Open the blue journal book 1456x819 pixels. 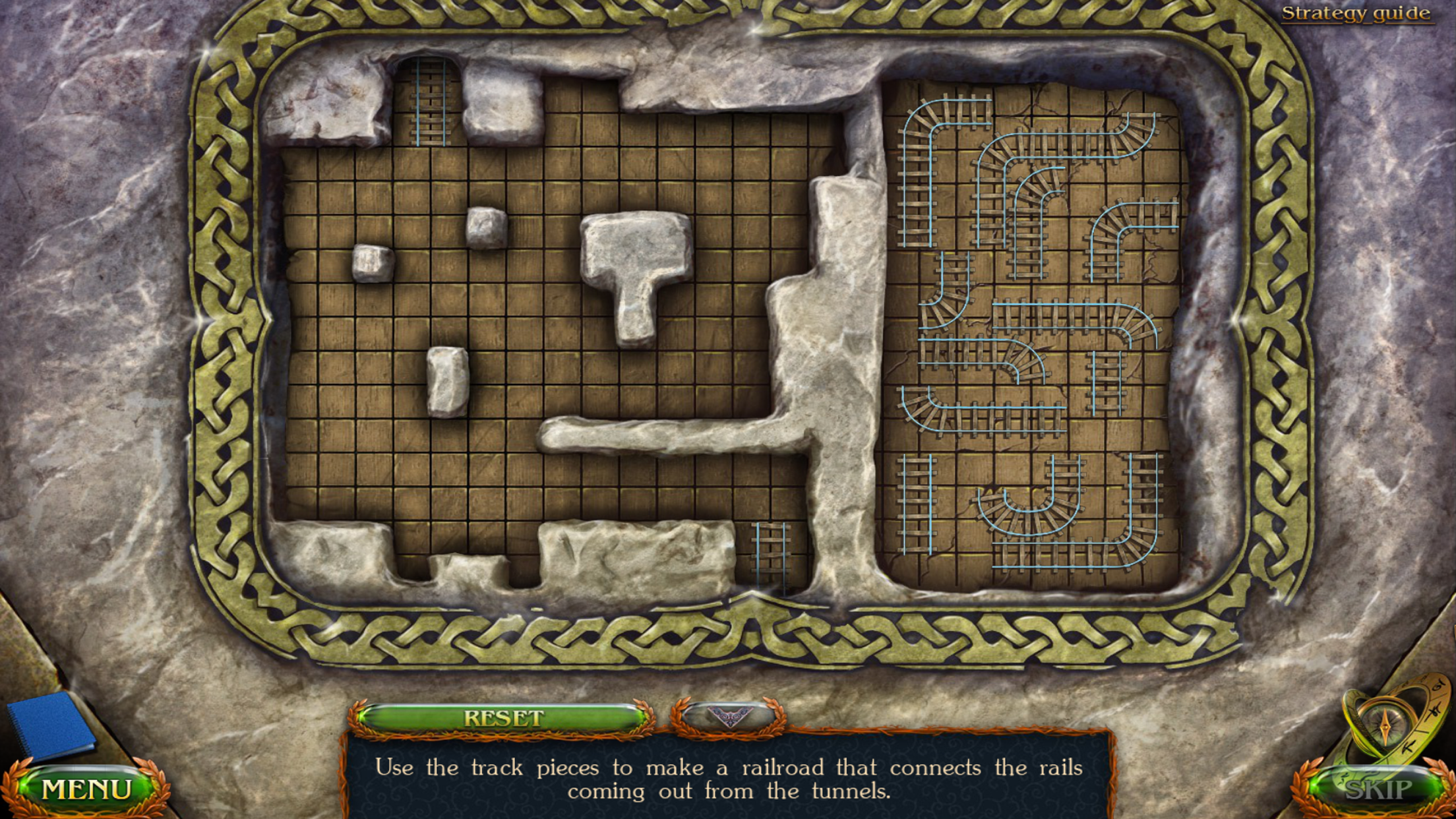click(x=51, y=726)
